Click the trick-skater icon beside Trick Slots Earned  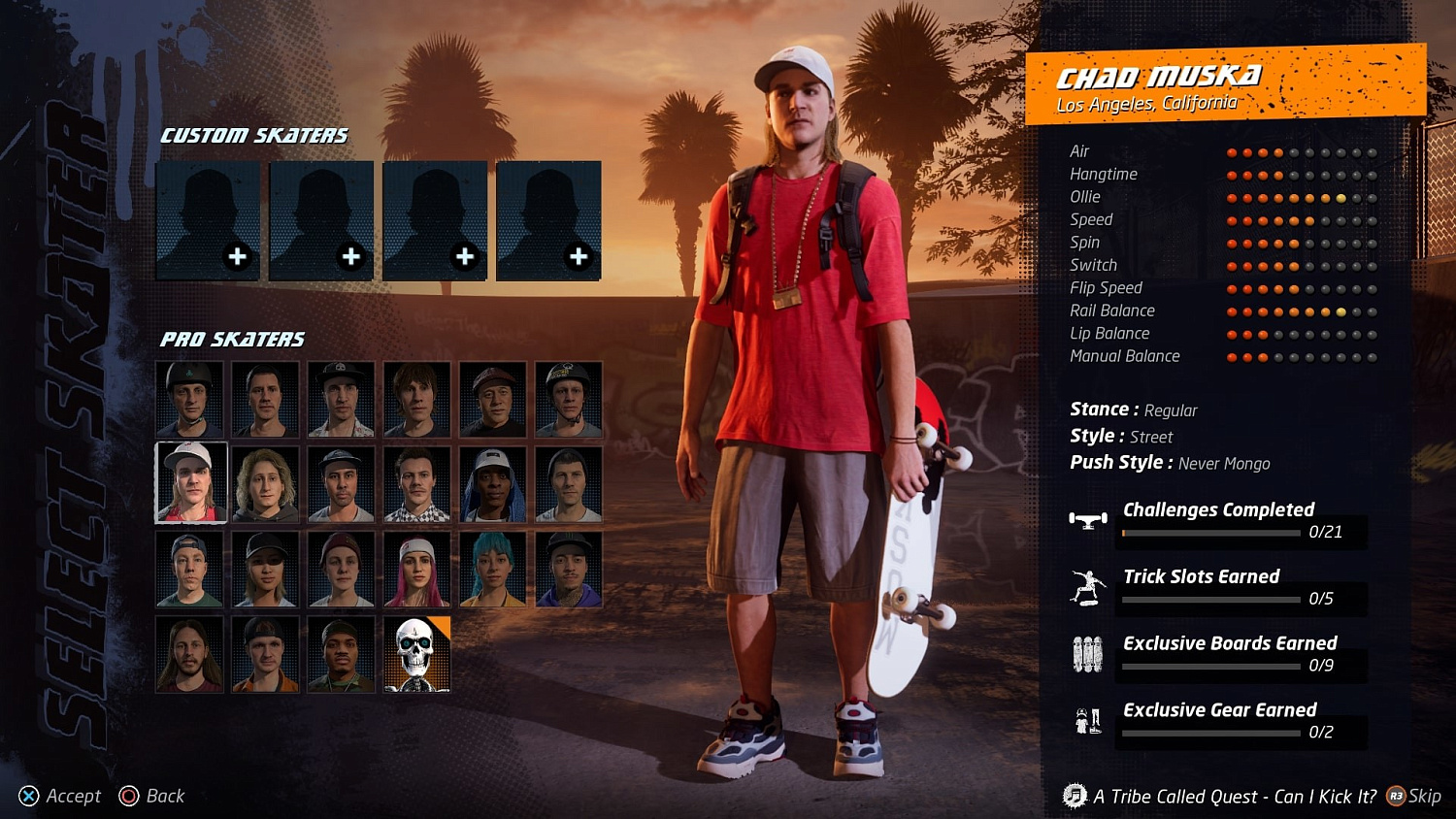[1089, 585]
